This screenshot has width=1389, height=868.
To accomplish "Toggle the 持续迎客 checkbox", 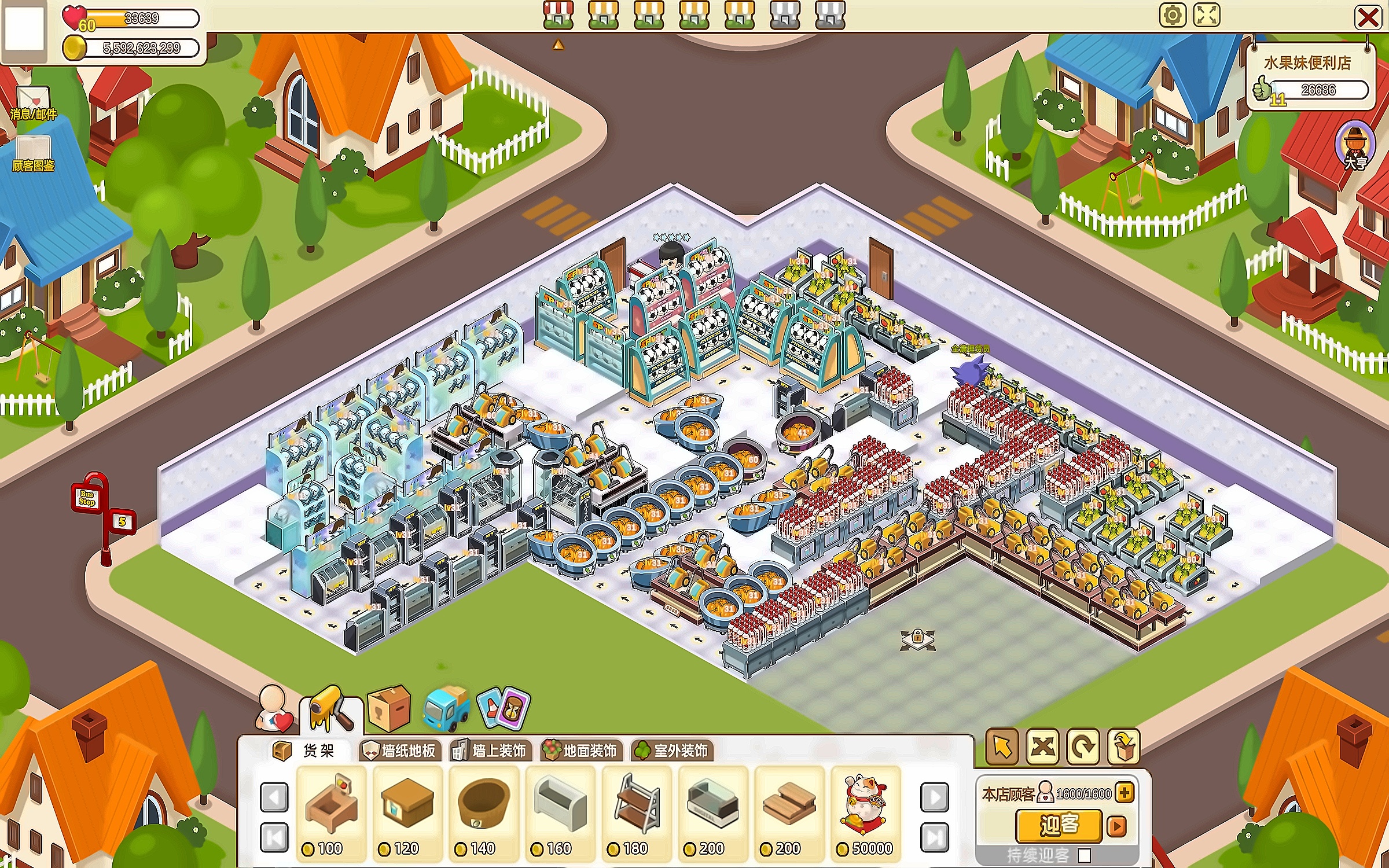I will (1085, 855).
